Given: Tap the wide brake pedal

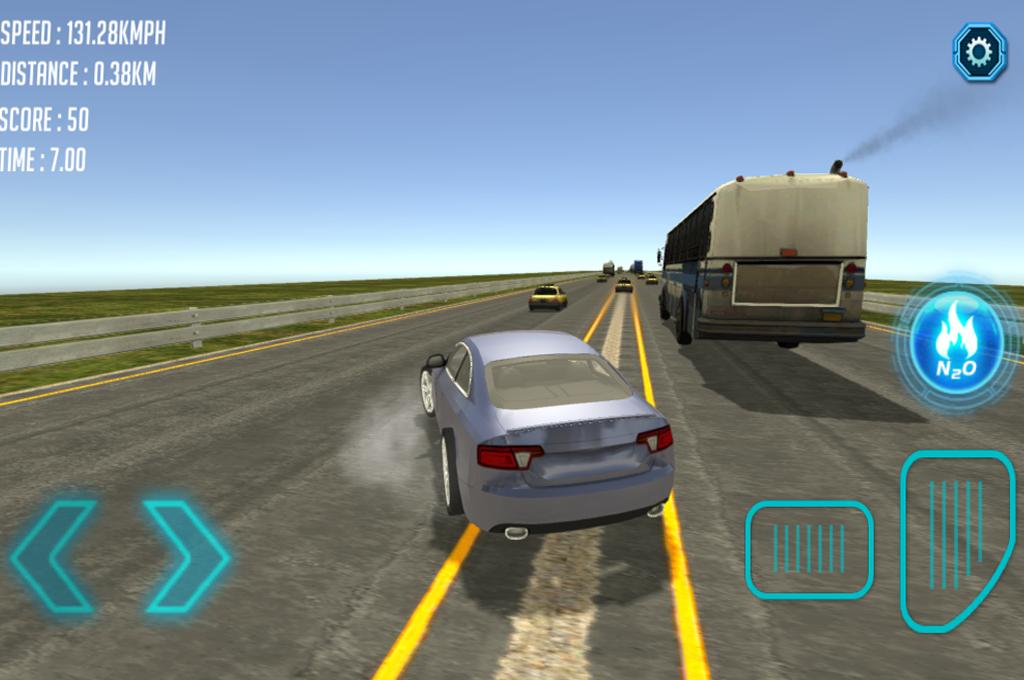Looking at the screenshot, I should click(809, 549).
